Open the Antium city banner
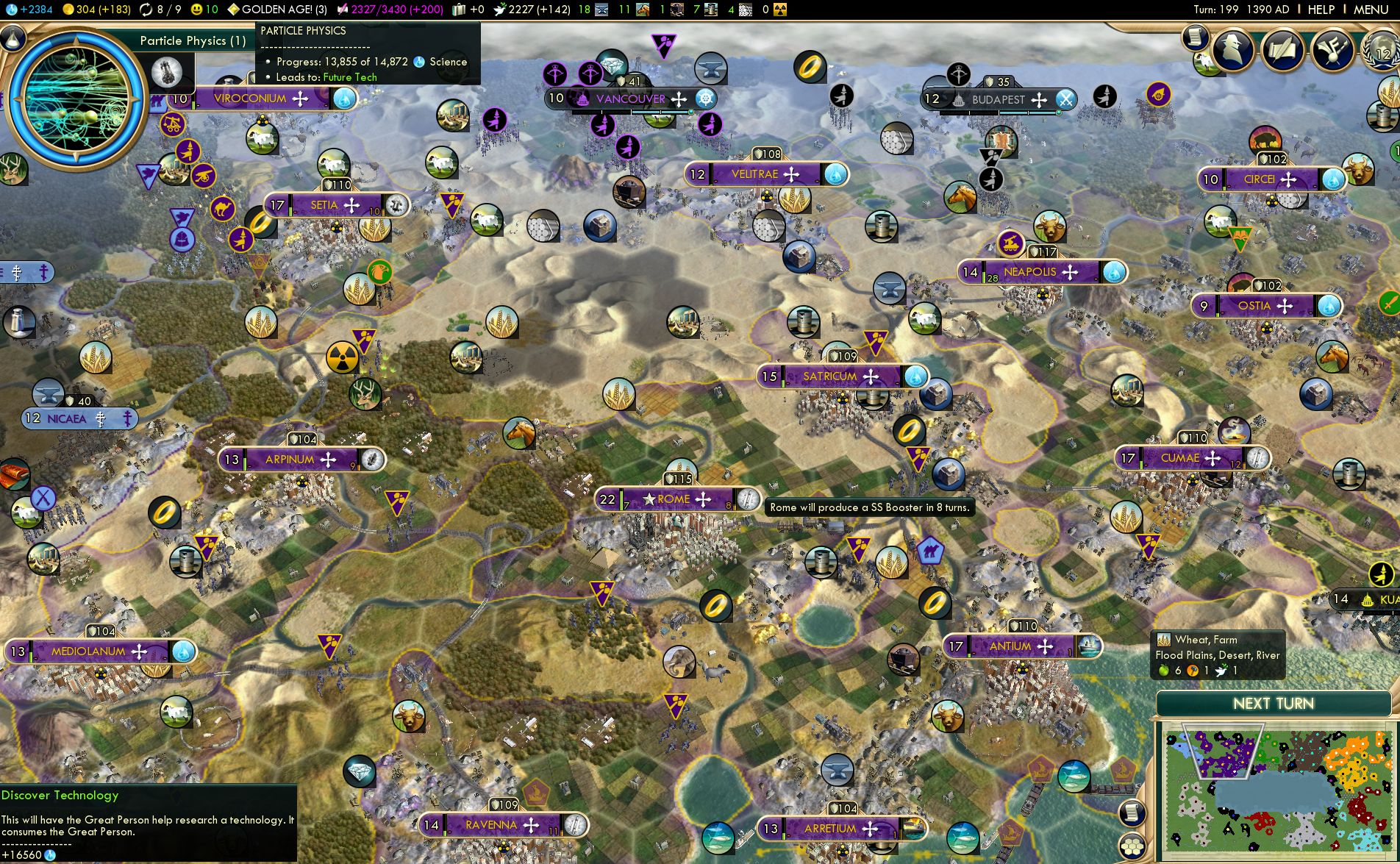The height and width of the screenshot is (864, 1400). pos(1010,646)
